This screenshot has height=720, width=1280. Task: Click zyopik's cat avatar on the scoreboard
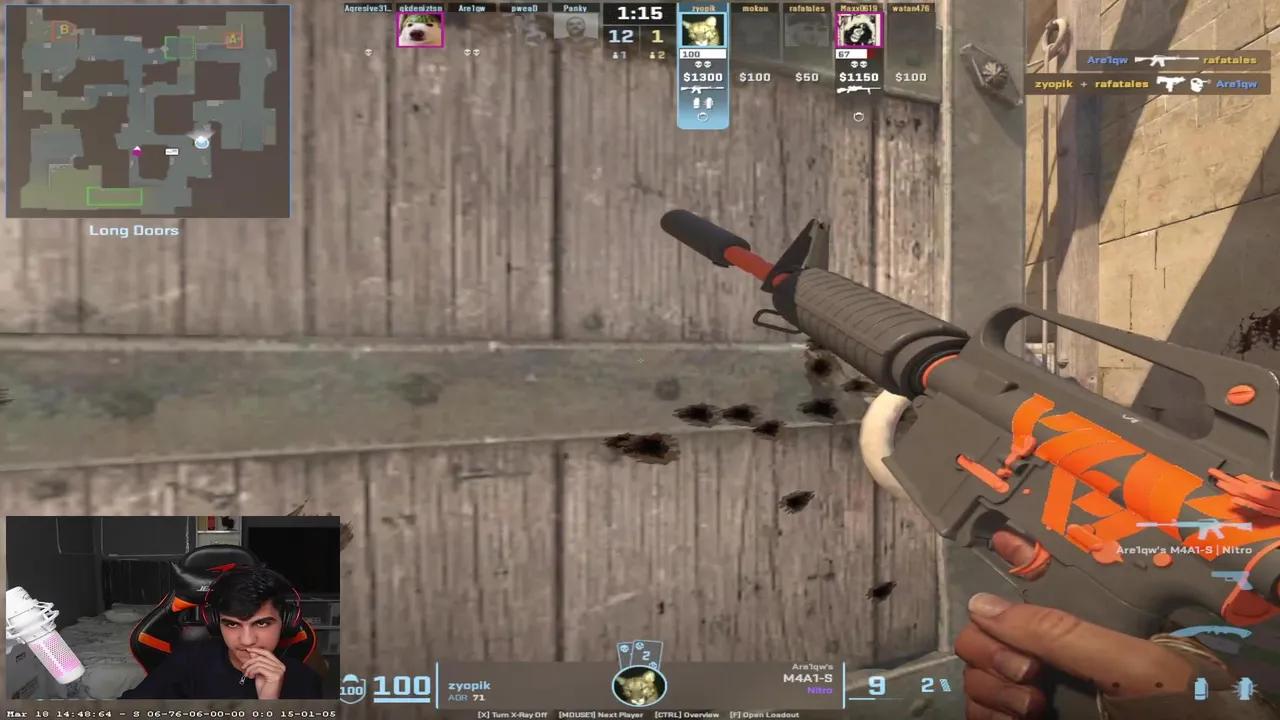pos(702,30)
